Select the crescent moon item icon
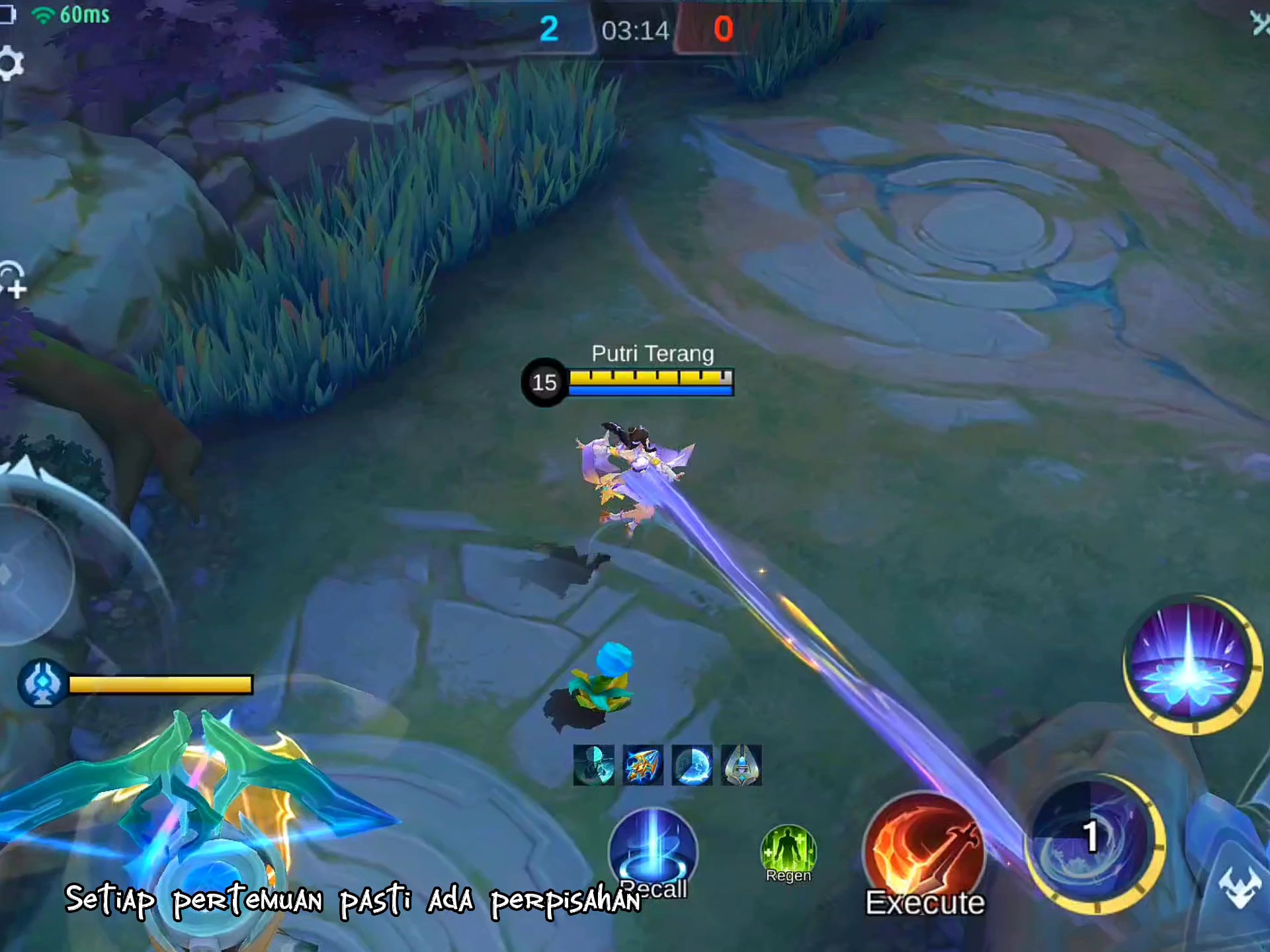The image size is (1270, 952). tap(692, 766)
